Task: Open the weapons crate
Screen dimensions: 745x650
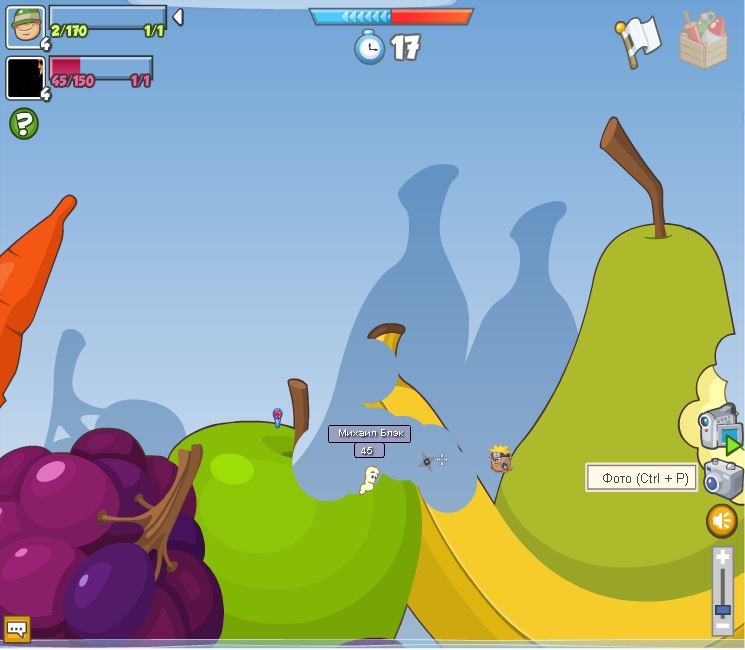Action: coord(703,41)
